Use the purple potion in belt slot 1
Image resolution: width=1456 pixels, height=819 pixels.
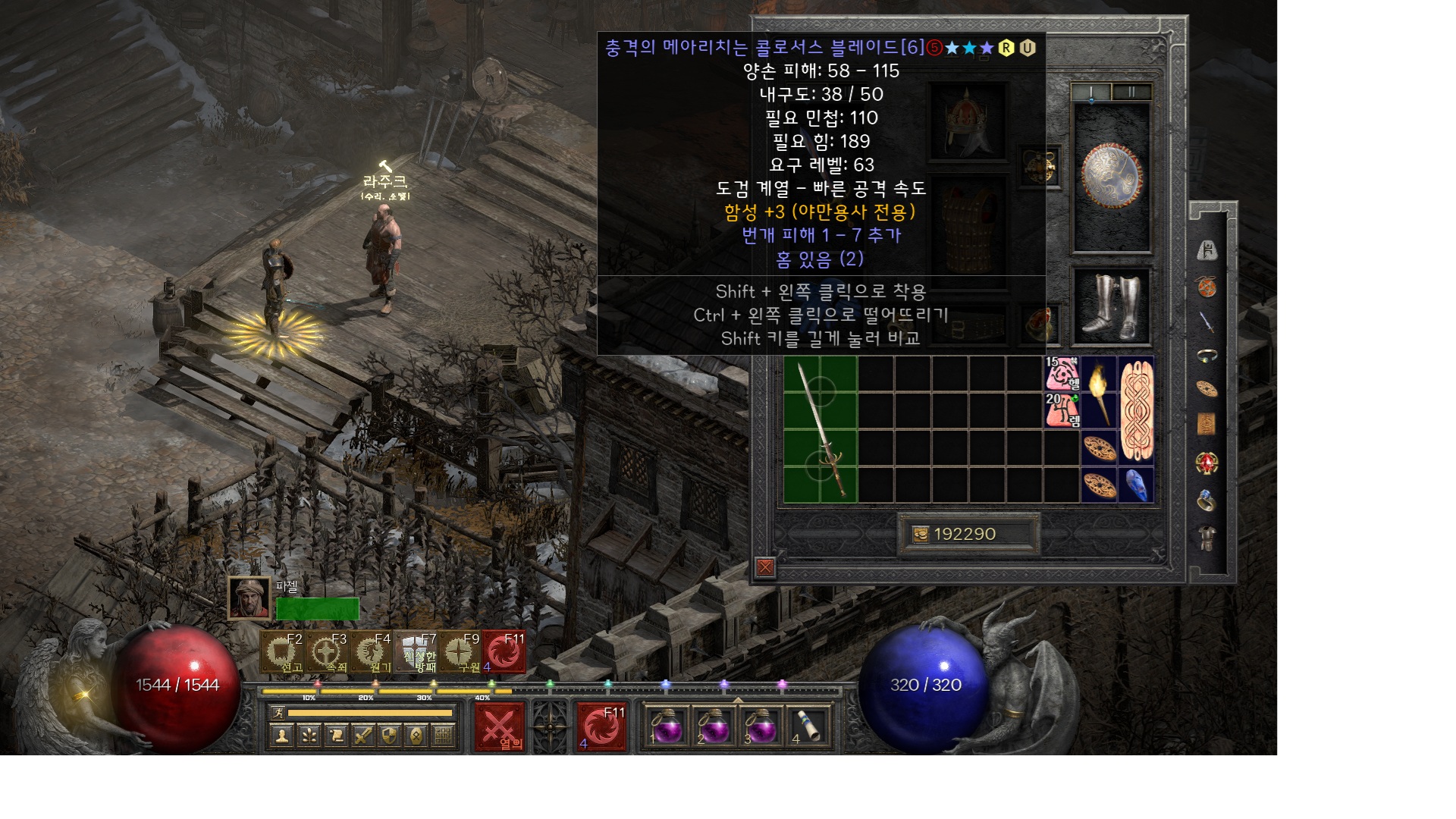[668, 728]
